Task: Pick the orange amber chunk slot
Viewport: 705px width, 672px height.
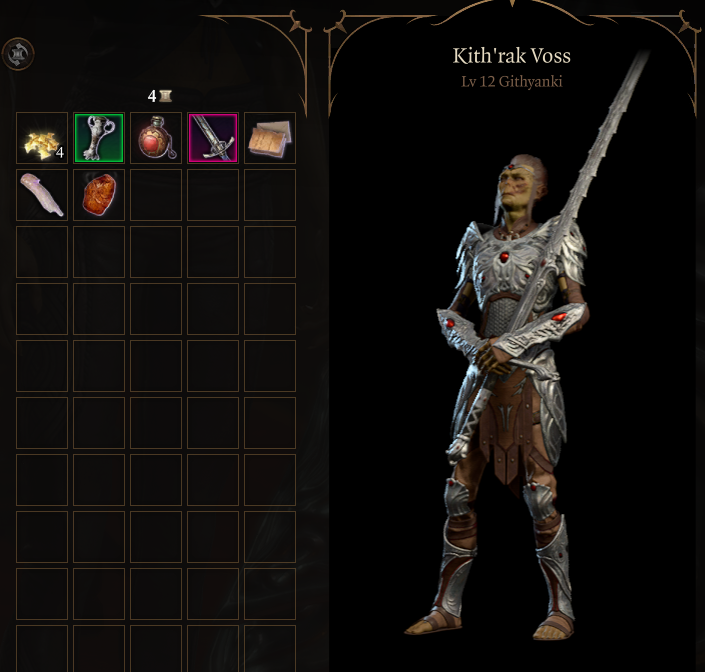Action: click(x=99, y=195)
